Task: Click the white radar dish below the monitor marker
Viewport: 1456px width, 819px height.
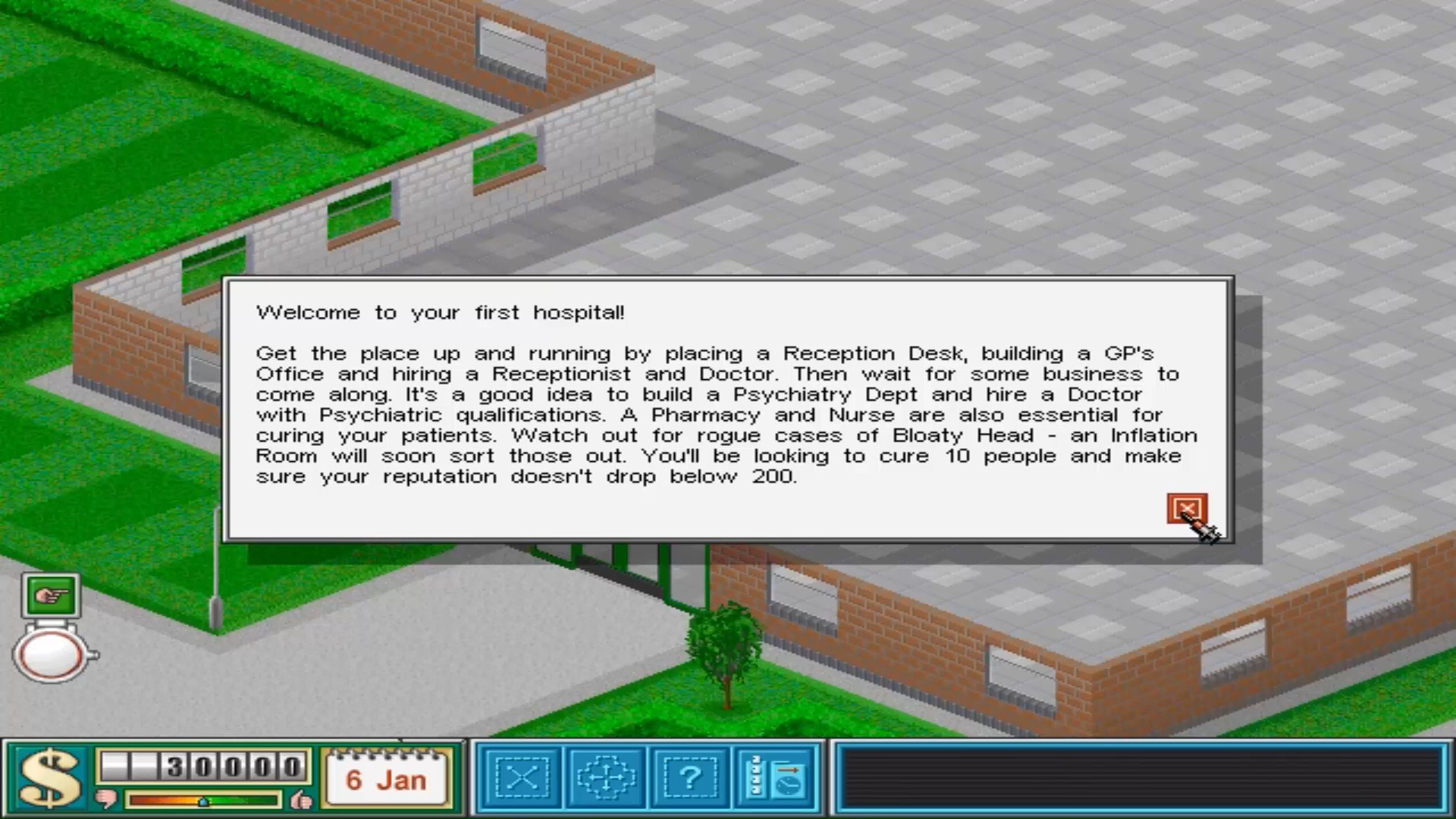Action: pos(50,654)
